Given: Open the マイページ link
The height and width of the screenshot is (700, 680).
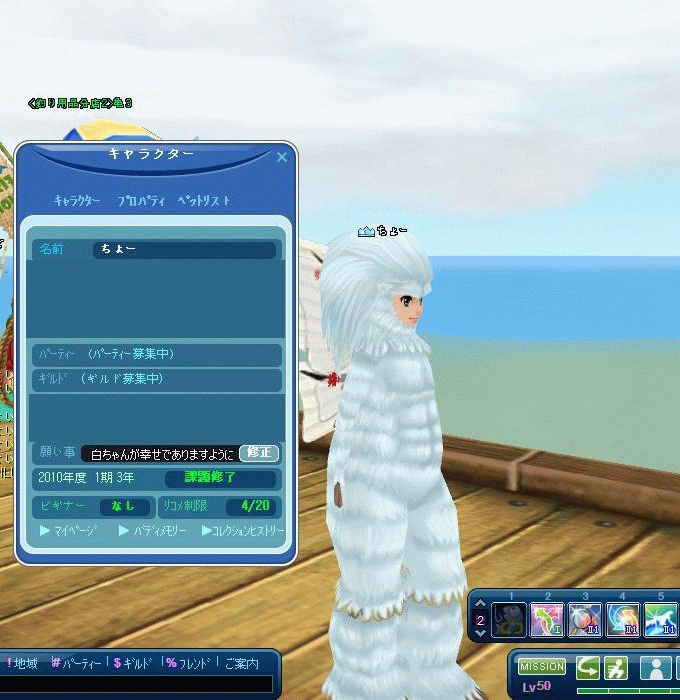Looking at the screenshot, I should click(x=68, y=531).
